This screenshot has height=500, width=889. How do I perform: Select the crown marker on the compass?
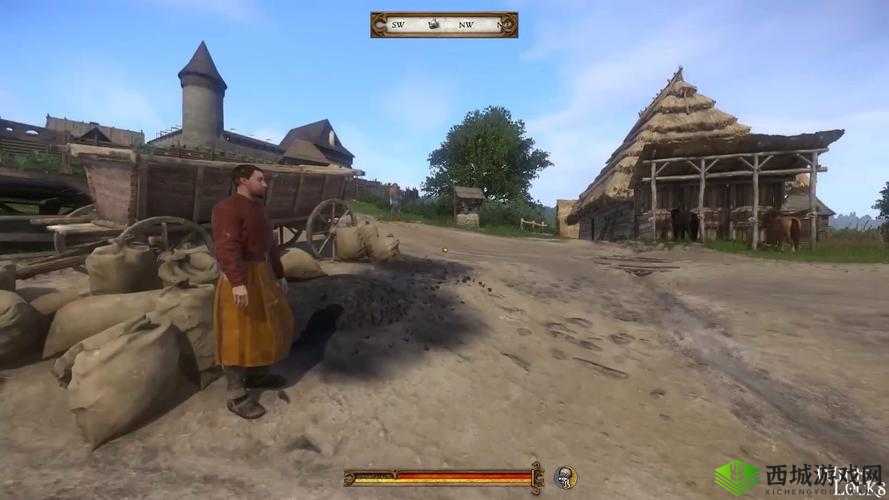[434, 24]
